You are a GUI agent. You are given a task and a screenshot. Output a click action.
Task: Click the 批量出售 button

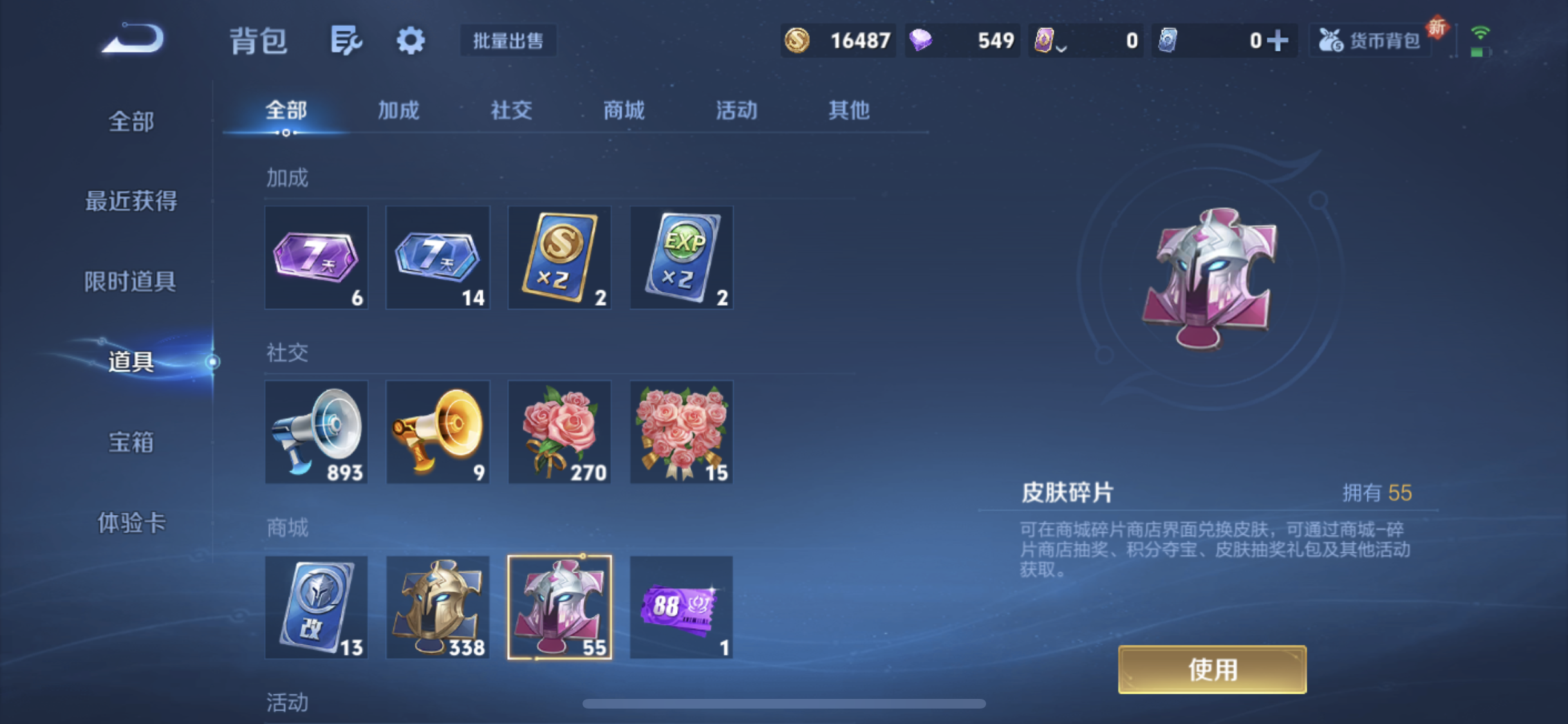point(508,41)
